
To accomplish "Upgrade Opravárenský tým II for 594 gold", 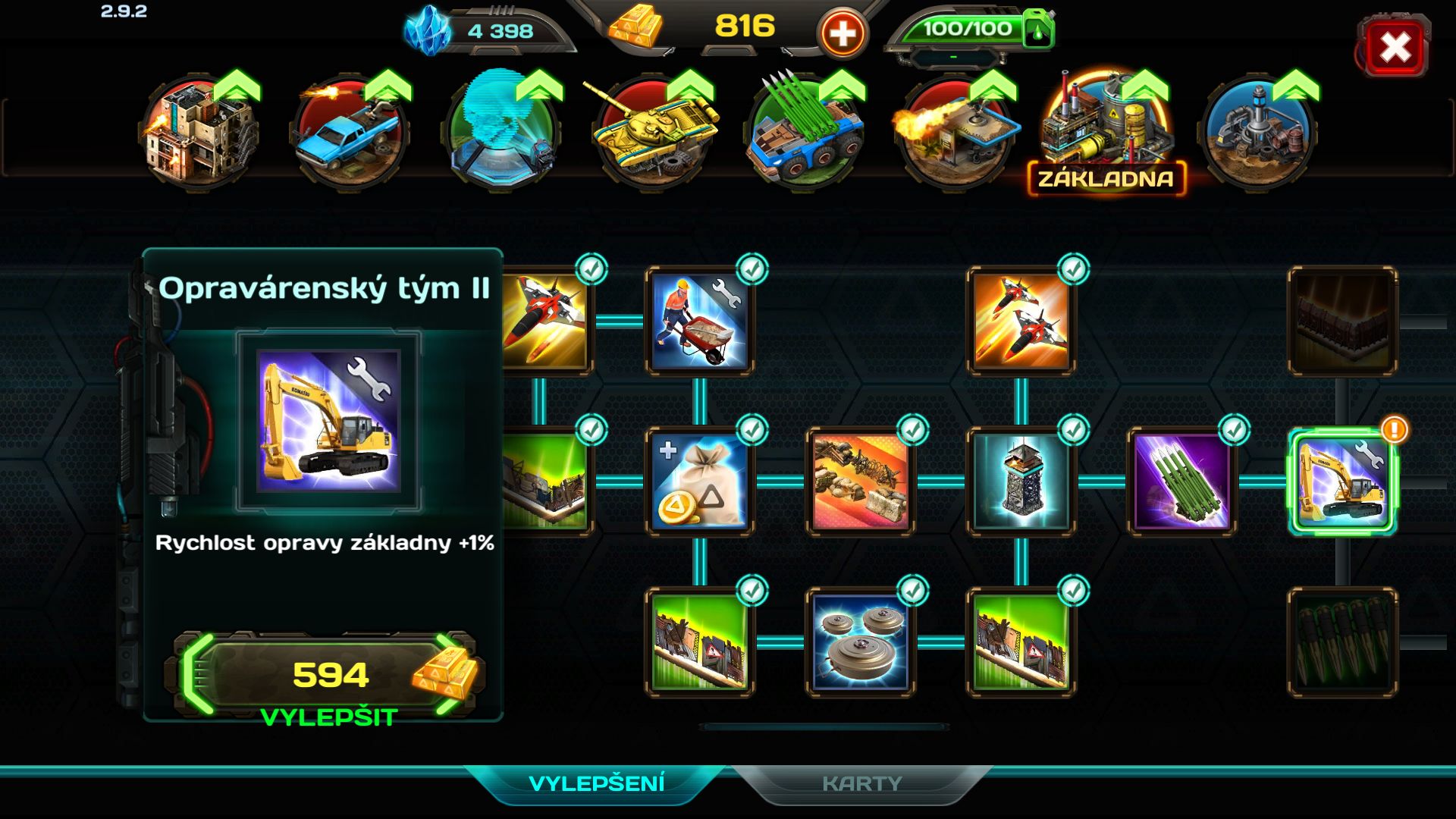I will 330,676.
